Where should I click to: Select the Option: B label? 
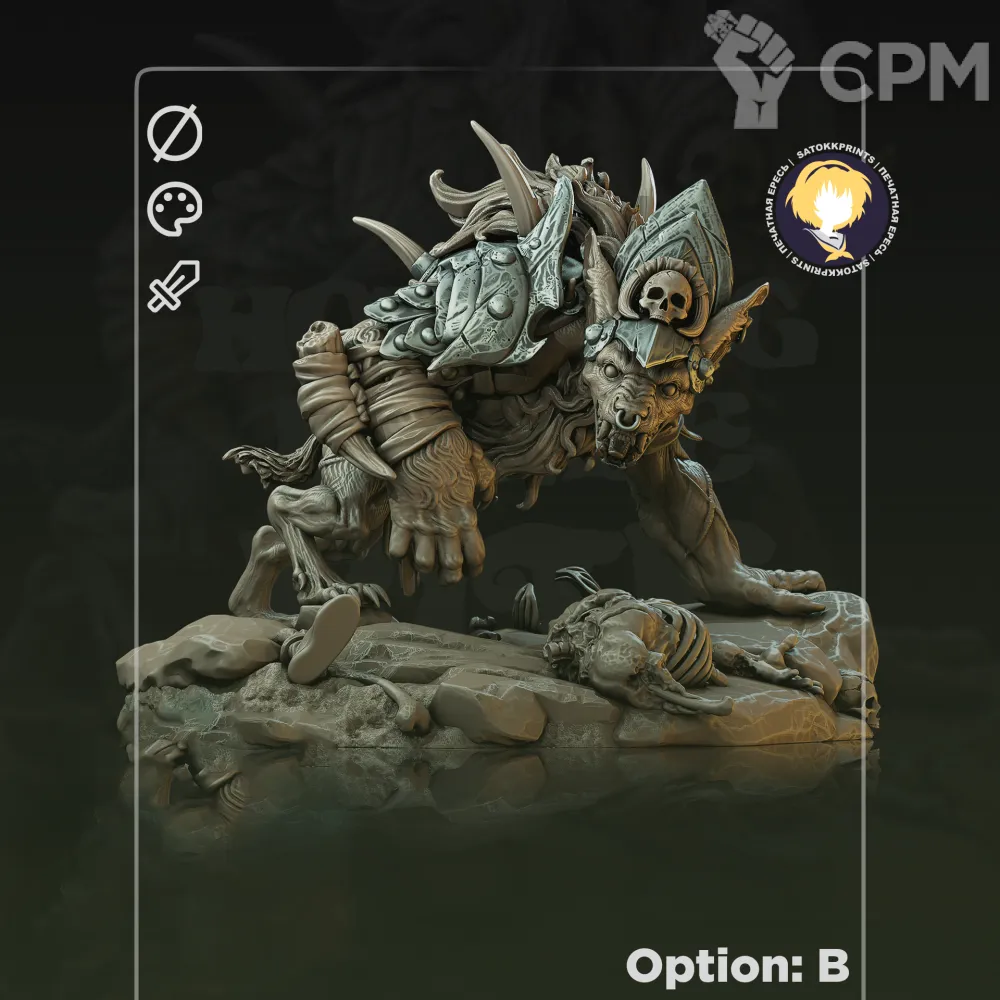[737, 966]
